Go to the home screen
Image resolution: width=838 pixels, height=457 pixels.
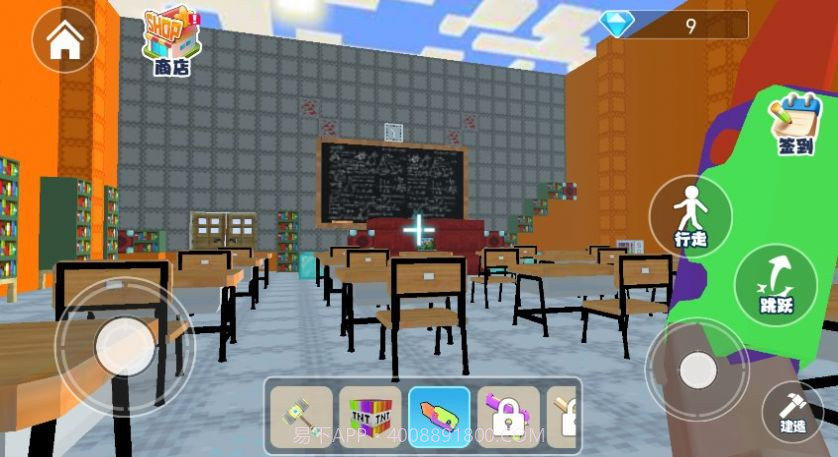coord(65,40)
